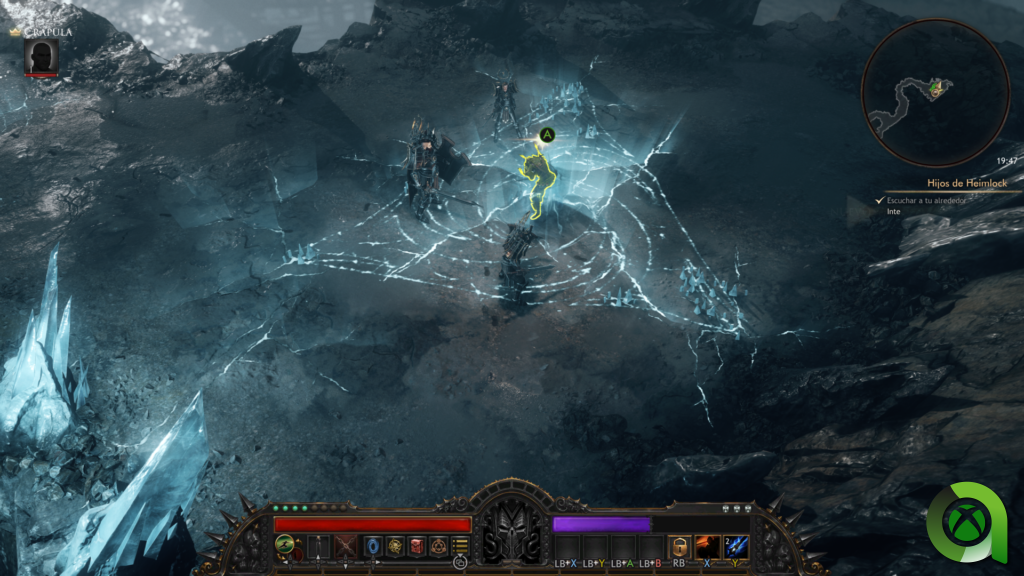Activate the blue ice shard skill
Viewport: 1024px width, 576px height.
(x=736, y=546)
